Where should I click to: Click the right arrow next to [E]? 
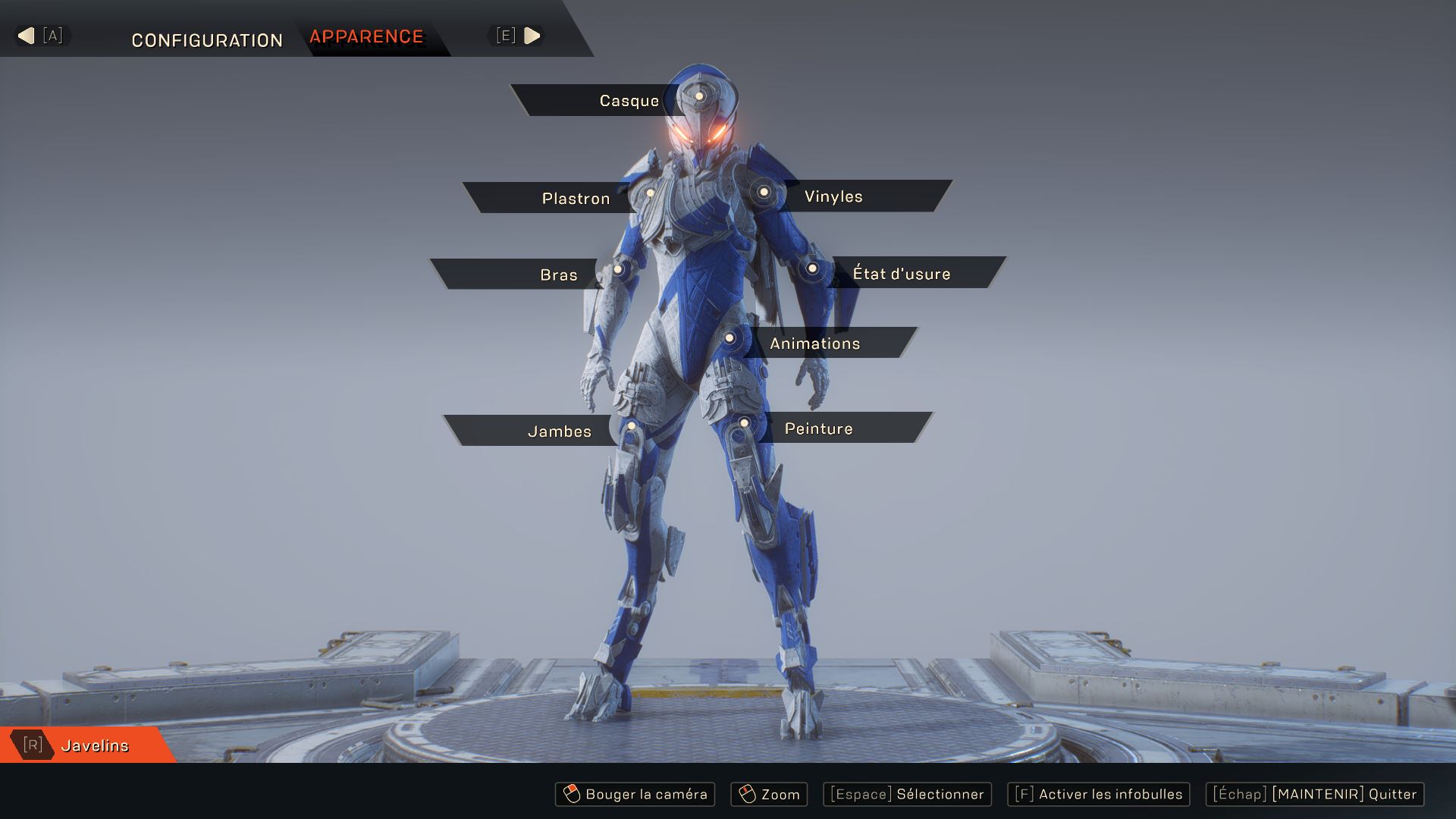533,34
